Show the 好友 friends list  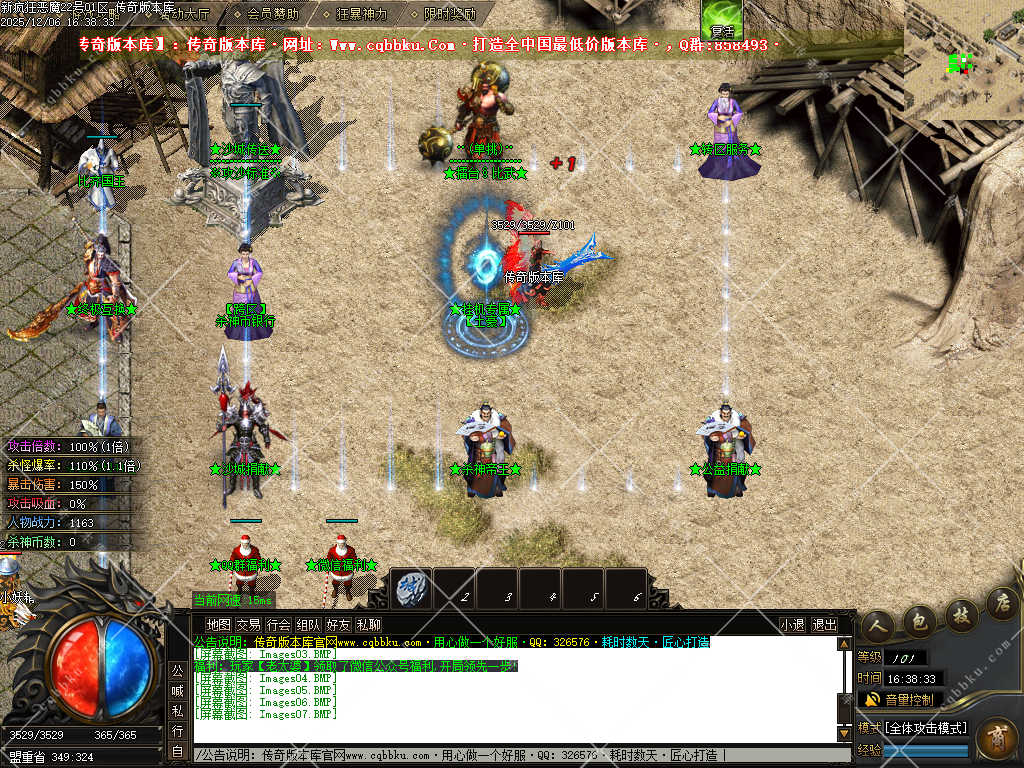click(x=338, y=625)
